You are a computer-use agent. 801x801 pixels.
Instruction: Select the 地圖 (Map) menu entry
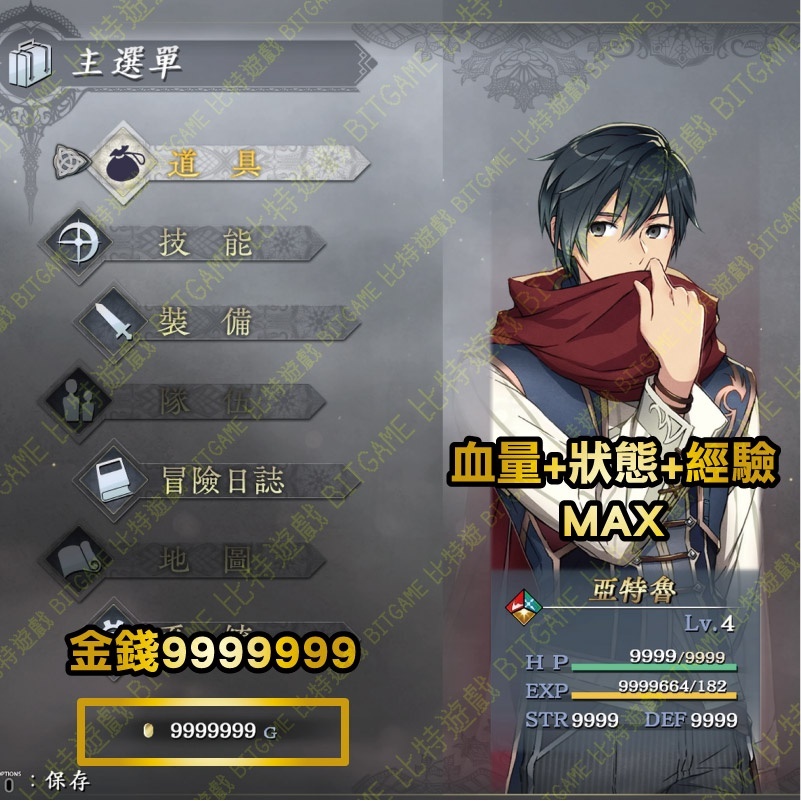pyautogui.click(x=203, y=560)
